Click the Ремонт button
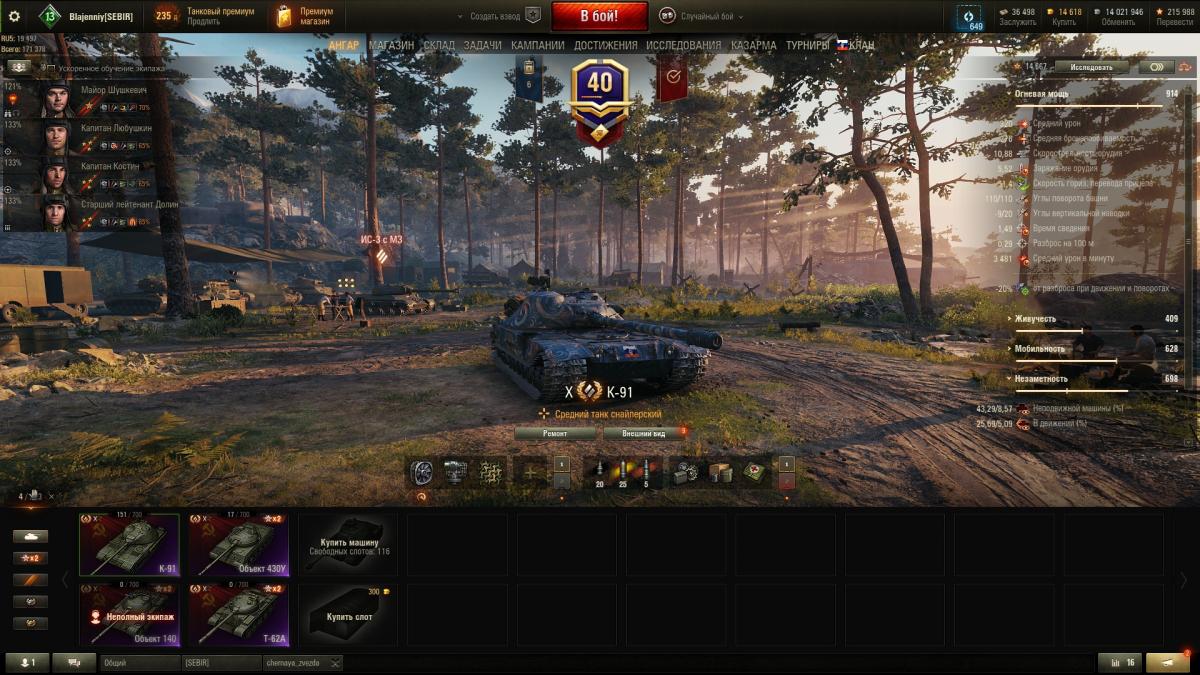Image resolution: width=1200 pixels, height=675 pixels. tap(555, 434)
